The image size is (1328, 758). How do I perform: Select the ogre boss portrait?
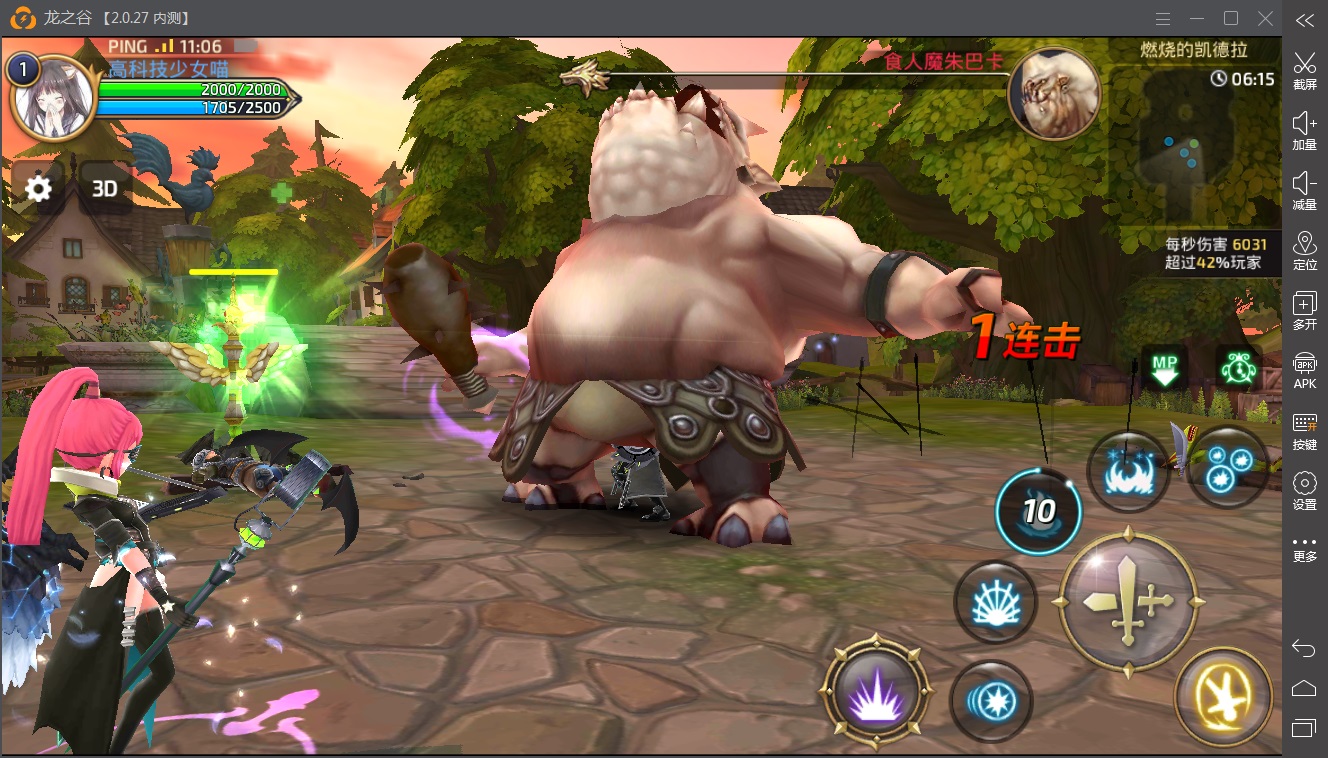click(1054, 94)
